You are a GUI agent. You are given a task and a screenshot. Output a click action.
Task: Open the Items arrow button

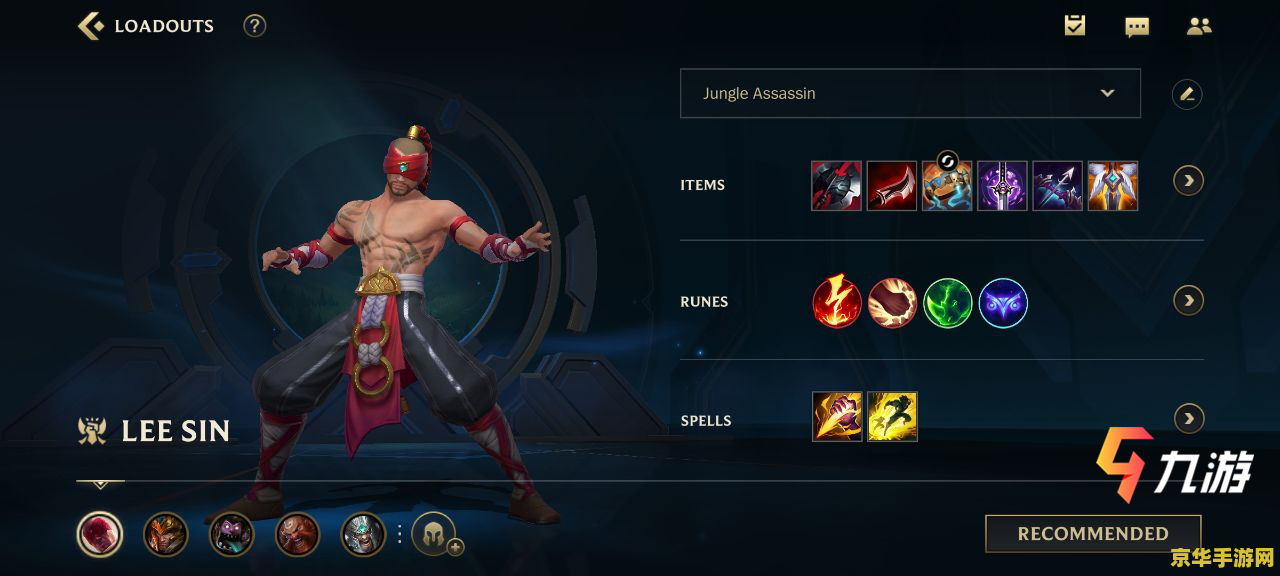1188,181
